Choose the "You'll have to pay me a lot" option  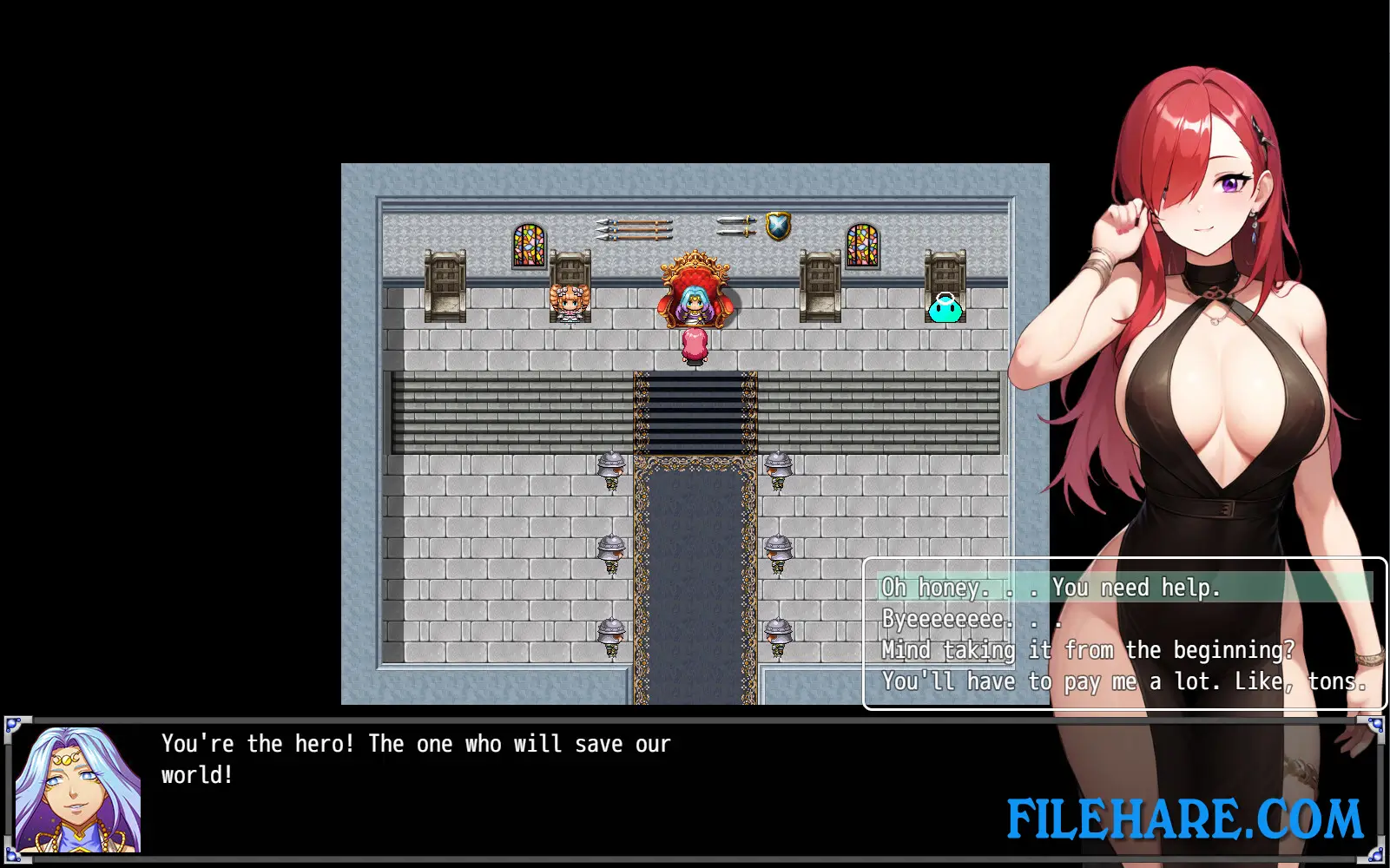[1124, 681]
